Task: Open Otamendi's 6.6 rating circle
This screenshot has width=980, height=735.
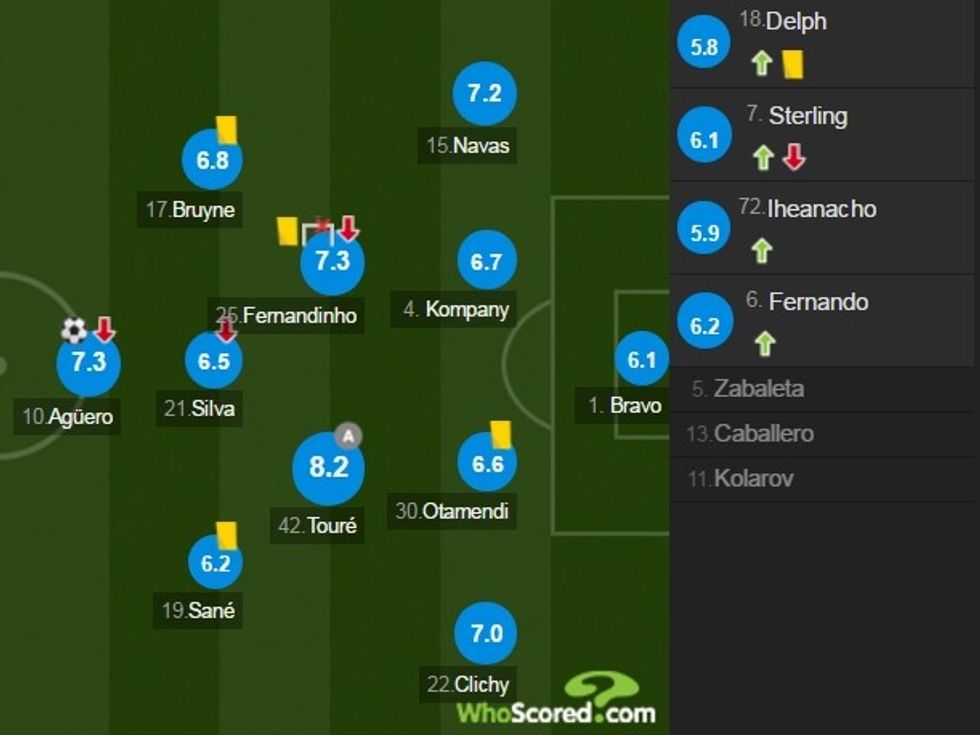Action: click(486, 464)
